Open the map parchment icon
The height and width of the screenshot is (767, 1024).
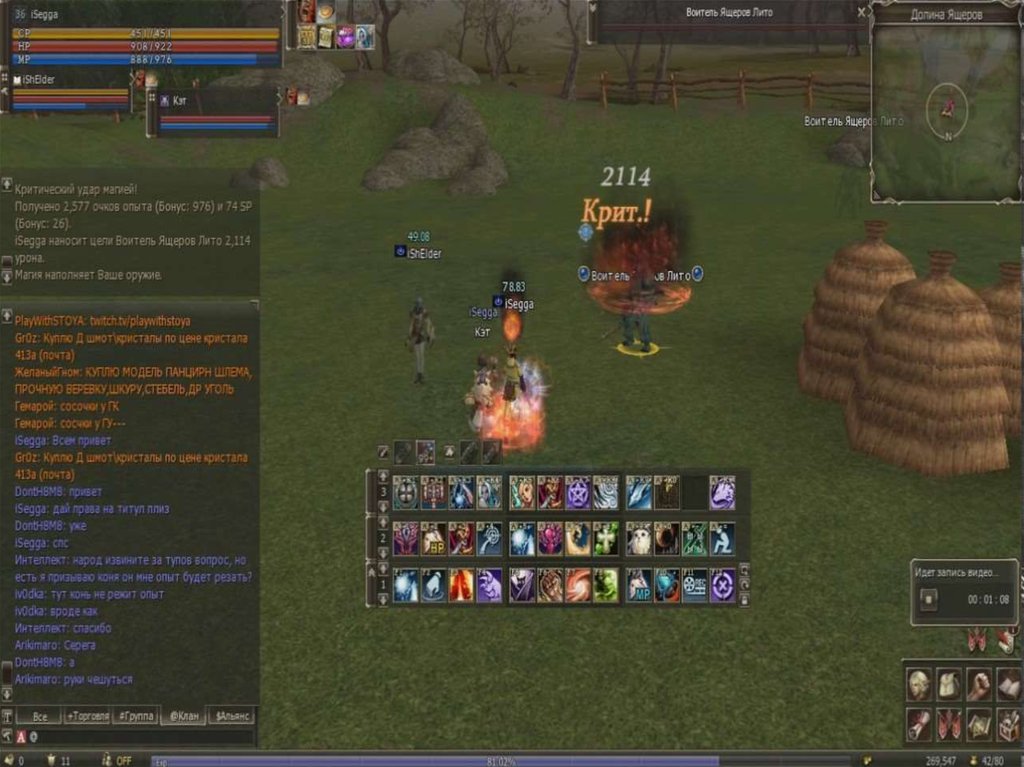[979, 722]
